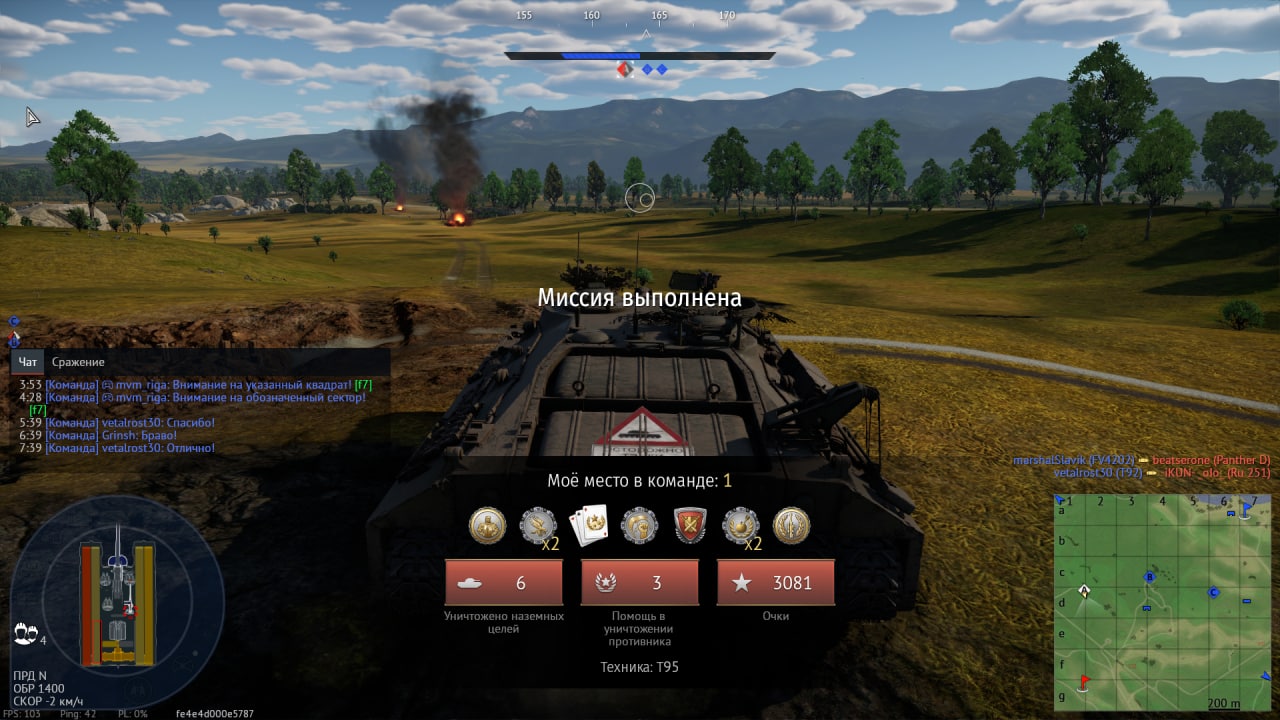Click capture point B on the minimap
The width and height of the screenshot is (1280, 720).
coord(1150,578)
